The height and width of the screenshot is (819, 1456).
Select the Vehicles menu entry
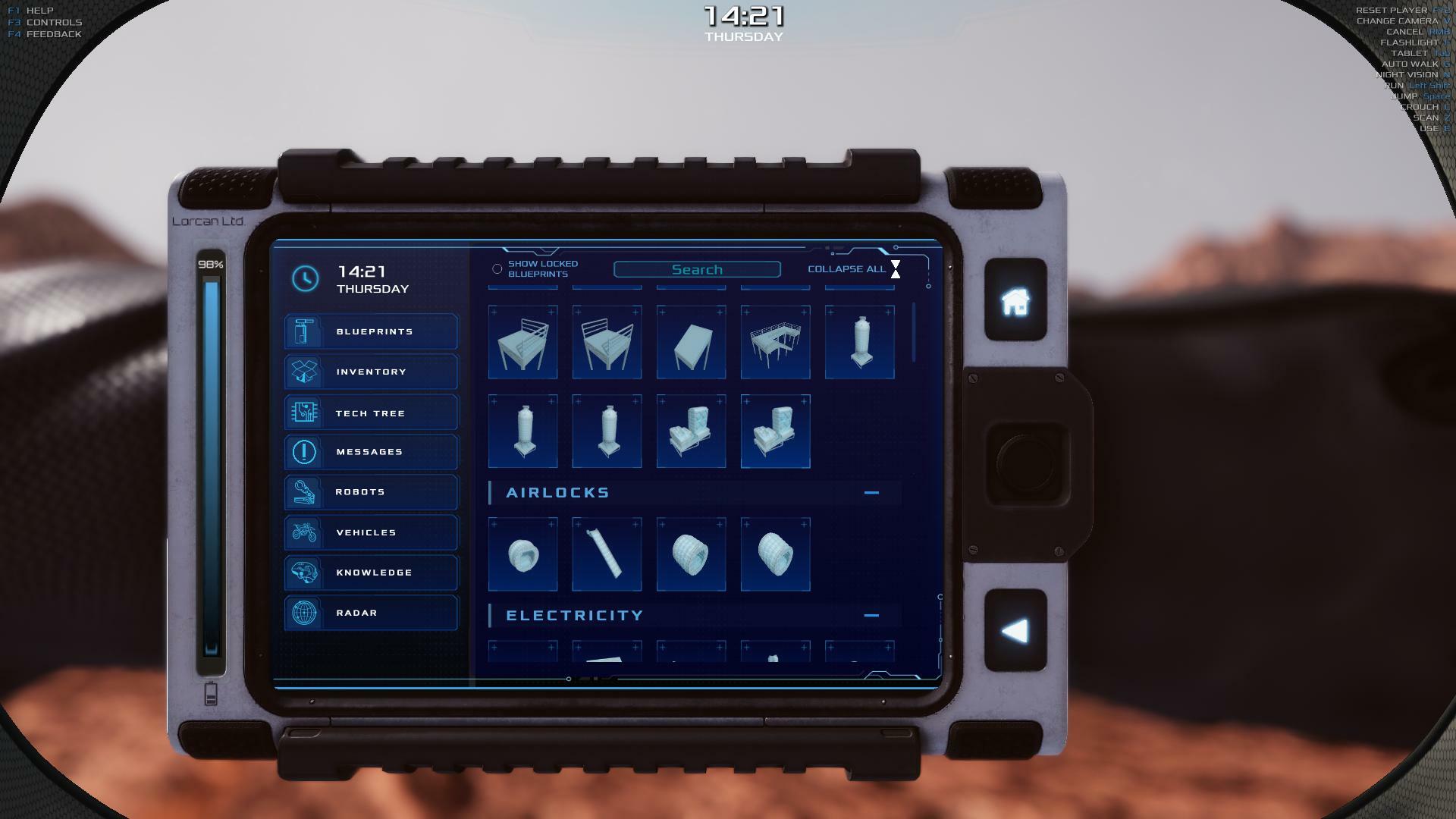[372, 532]
